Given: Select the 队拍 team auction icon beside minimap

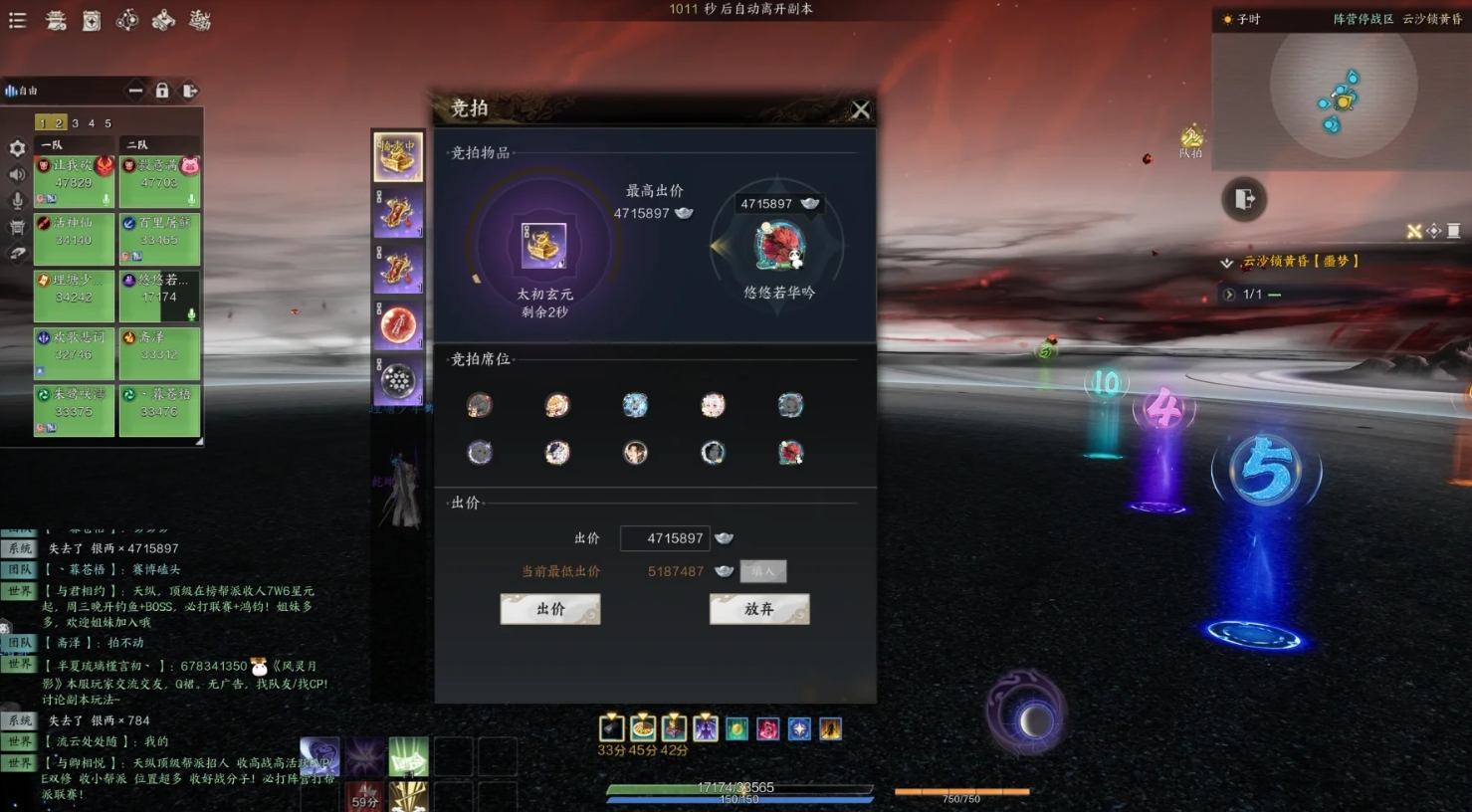Looking at the screenshot, I should tap(1190, 139).
